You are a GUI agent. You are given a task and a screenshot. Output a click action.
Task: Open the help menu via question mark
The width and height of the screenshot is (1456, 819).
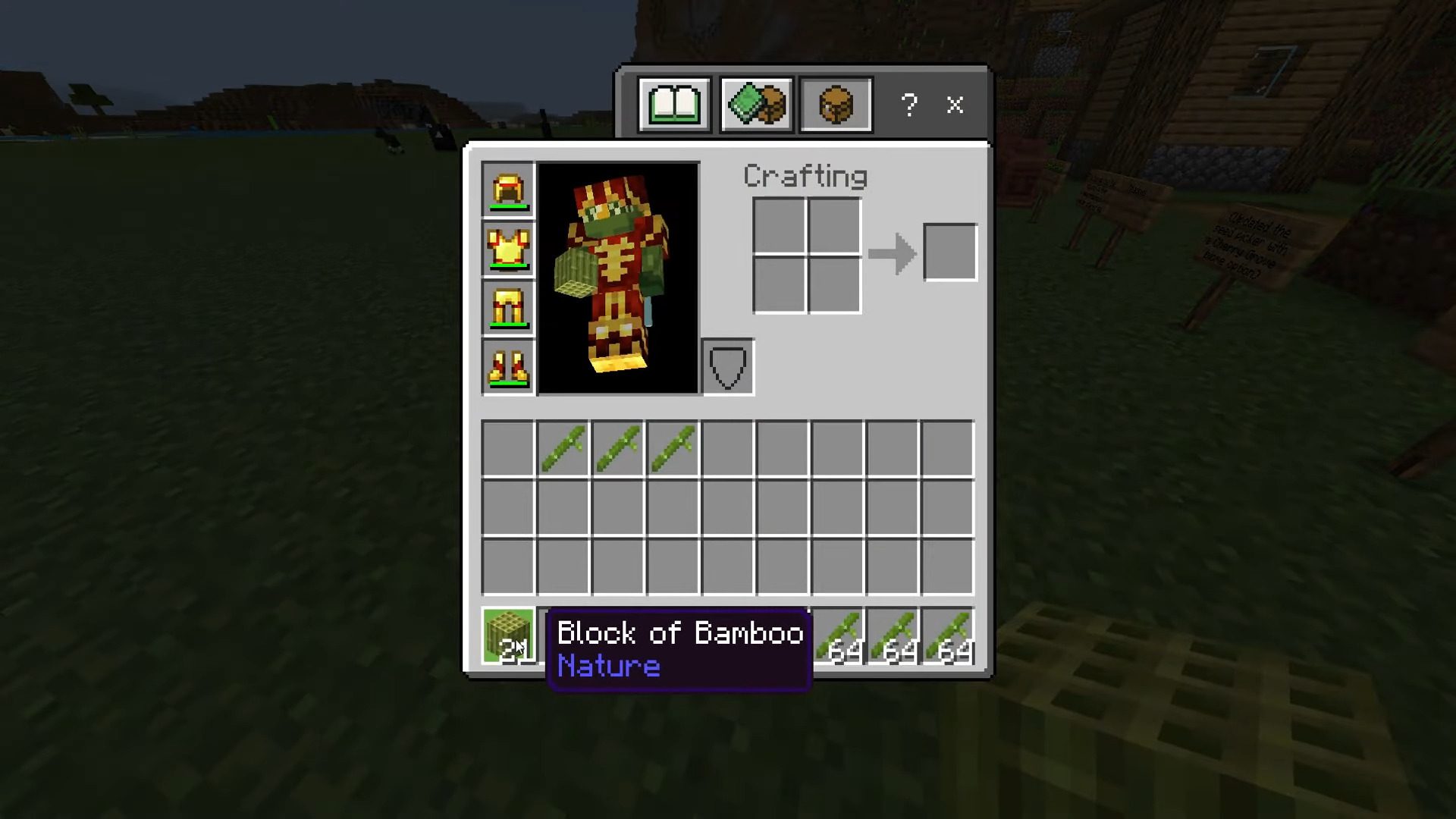pos(908,105)
